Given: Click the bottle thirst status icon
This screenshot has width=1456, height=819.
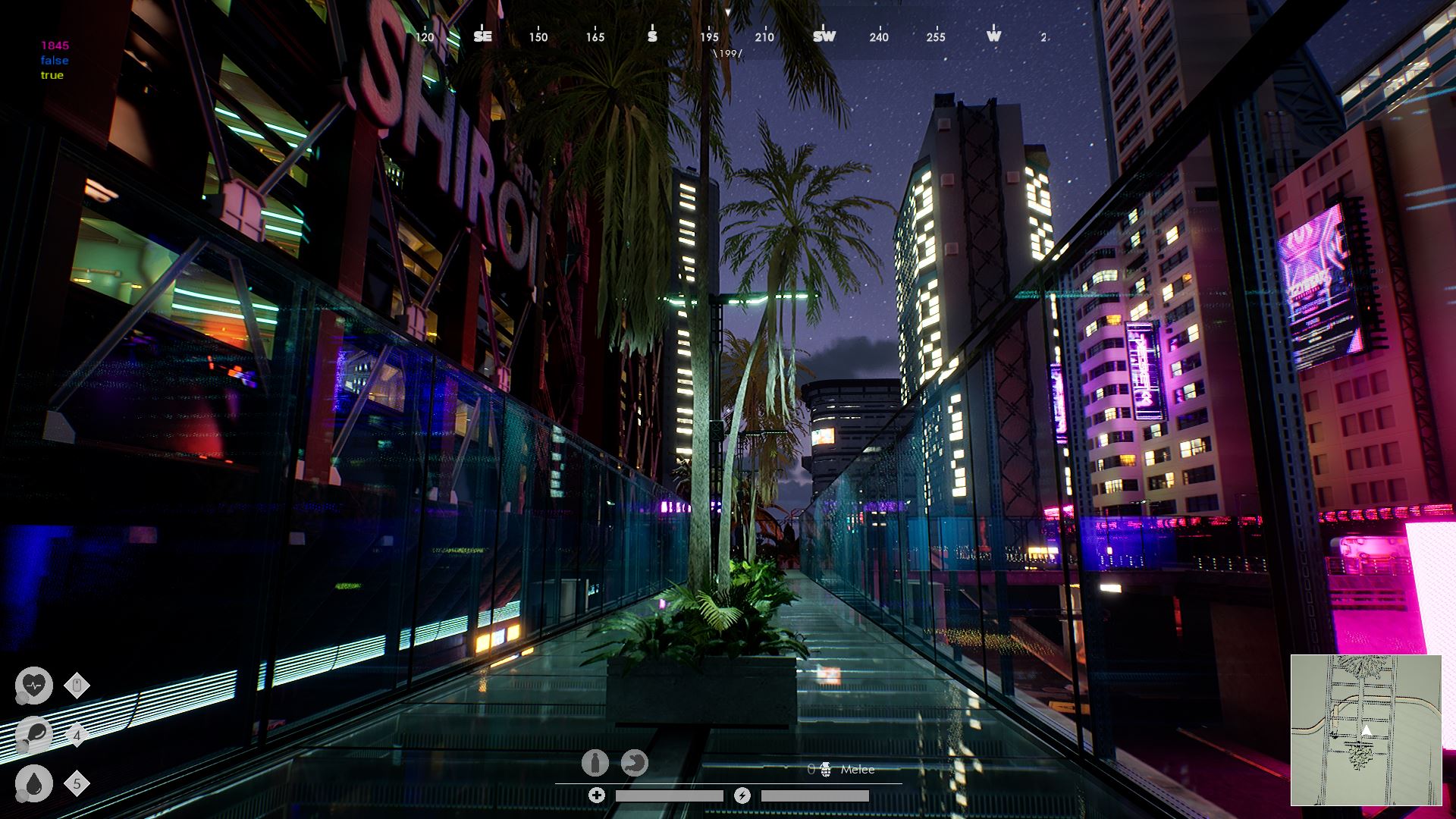Looking at the screenshot, I should click(595, 763).
